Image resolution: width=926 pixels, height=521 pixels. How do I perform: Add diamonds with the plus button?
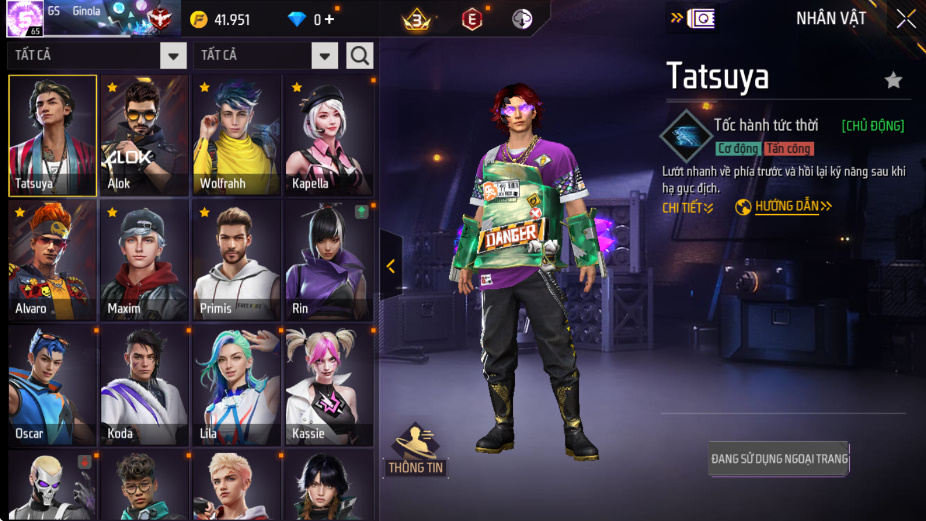(330, 20)
